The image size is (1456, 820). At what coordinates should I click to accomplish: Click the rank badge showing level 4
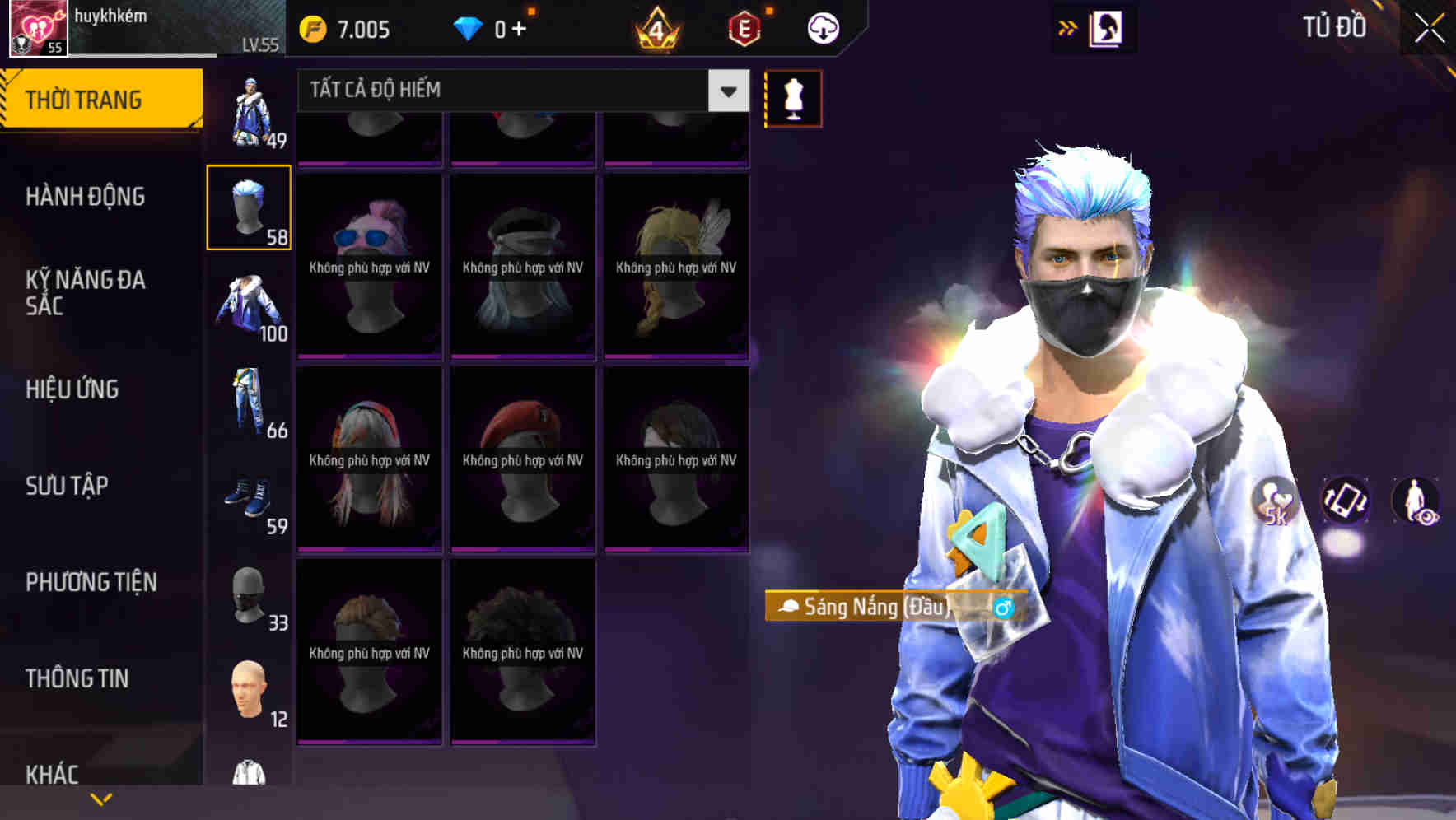654,27
